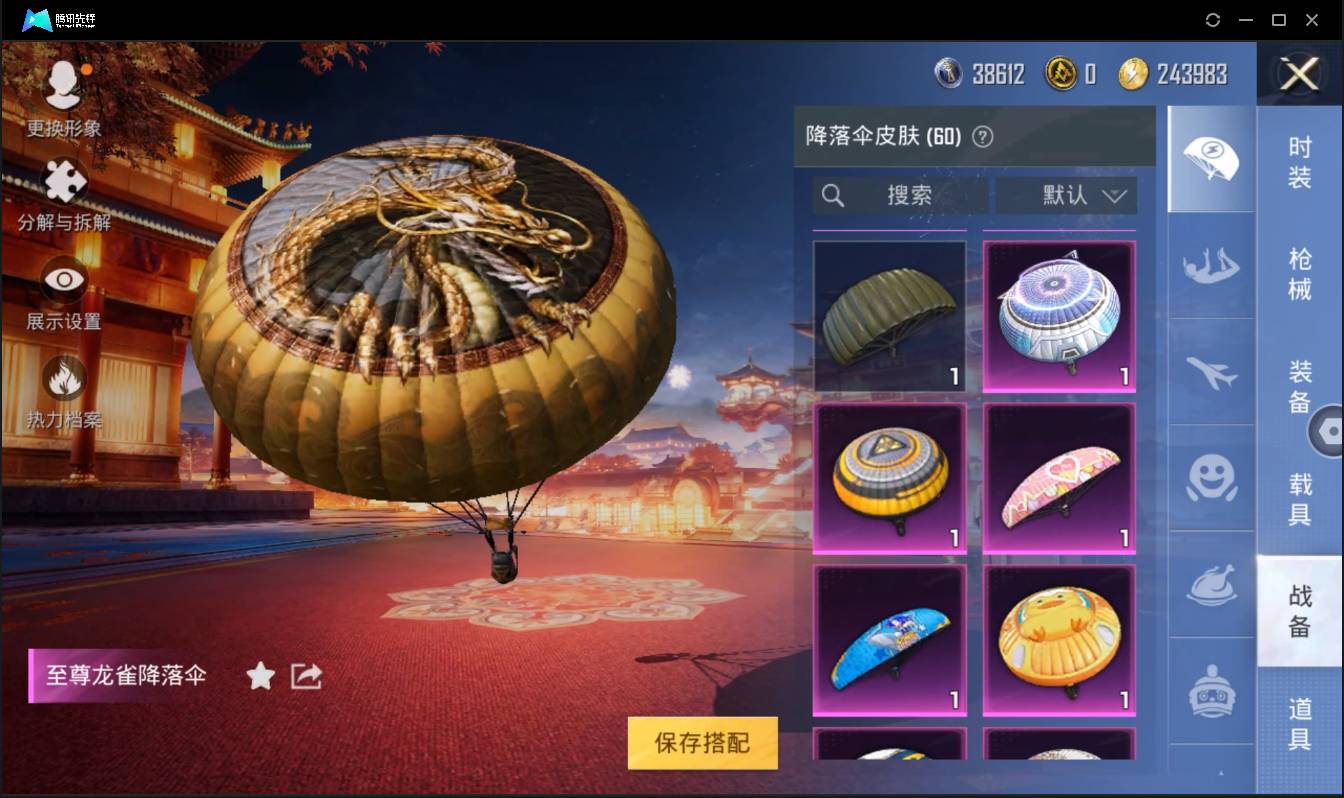Switch to the 时装 tab
The width and height of the screenshot is (1344, 798).
1300,167
